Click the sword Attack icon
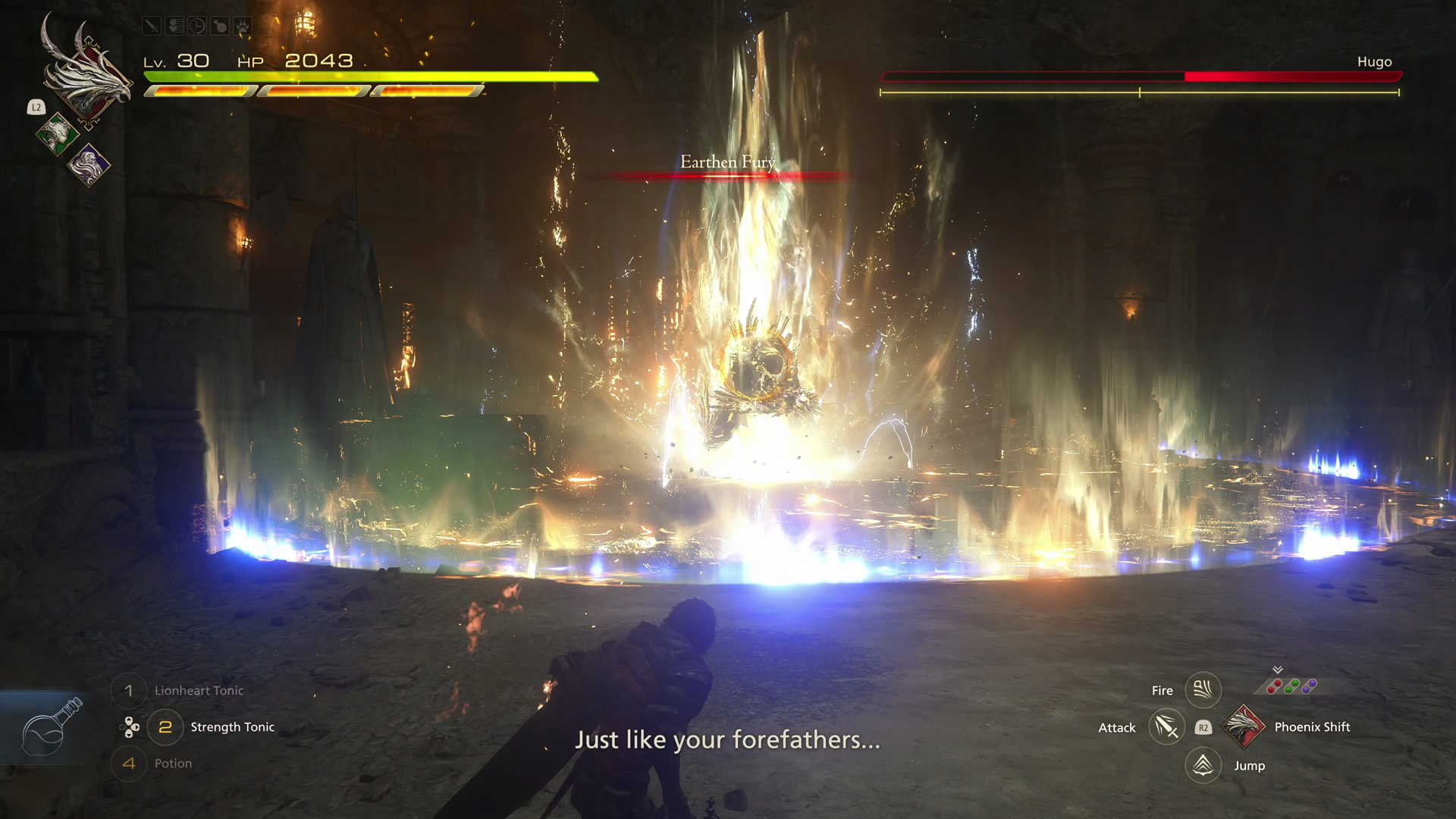Viewport: 1456px width, 819px height. click(x=1166, y=727)
